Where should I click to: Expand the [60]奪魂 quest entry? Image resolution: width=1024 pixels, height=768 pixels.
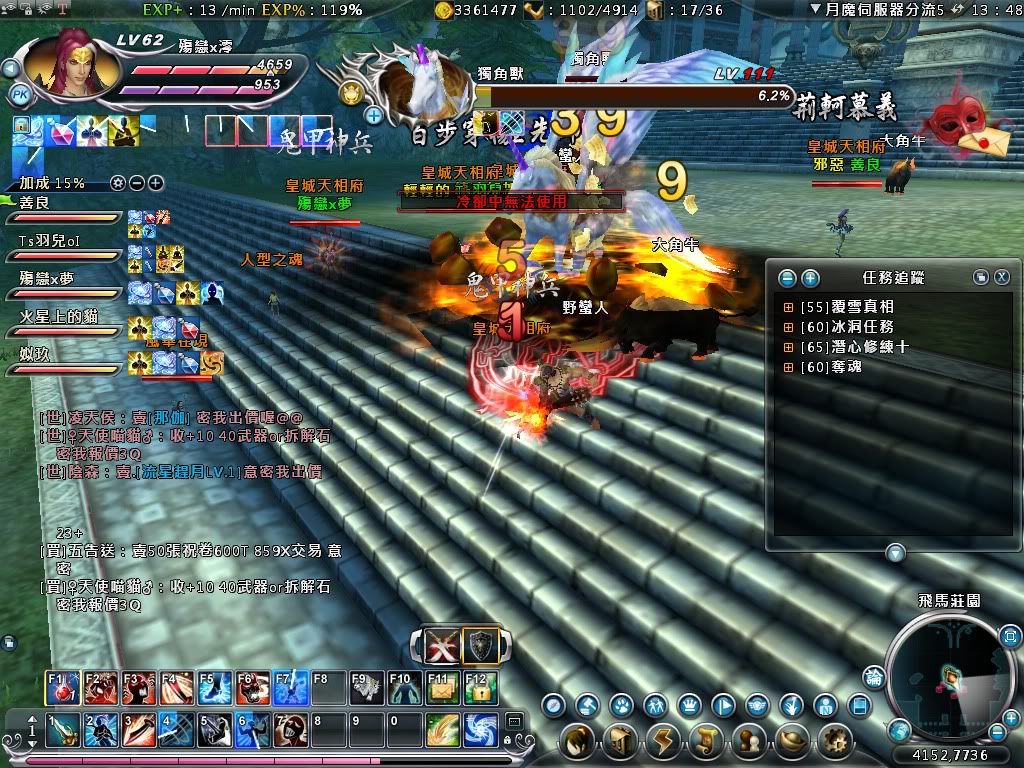pyautogui.click(x=789, y=367)
